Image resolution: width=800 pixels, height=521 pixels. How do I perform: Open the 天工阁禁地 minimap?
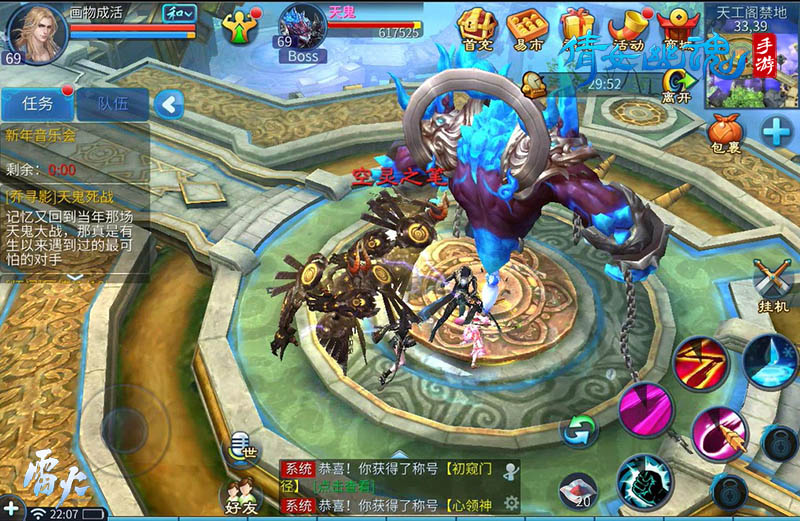click(752, 55)
